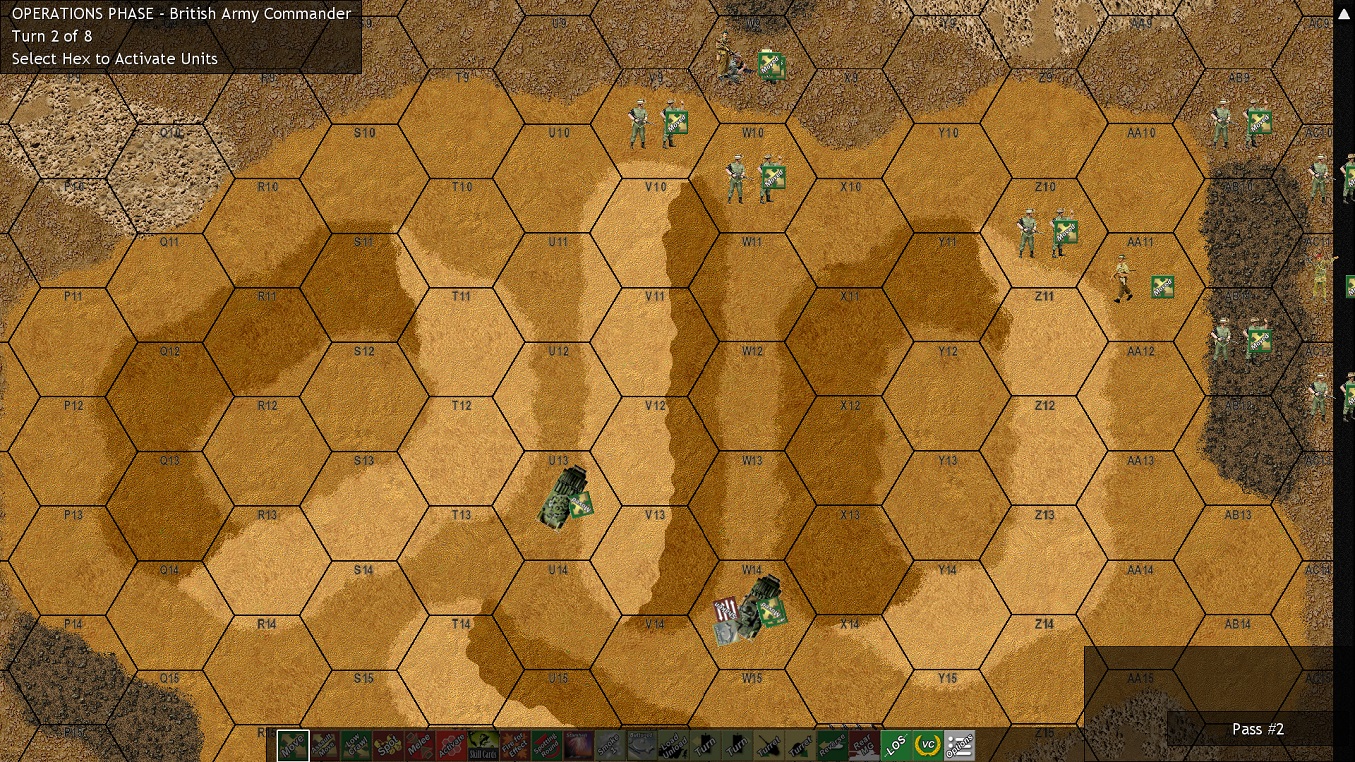Toggle Buttoned status for the tank

(x=642, y=744)
